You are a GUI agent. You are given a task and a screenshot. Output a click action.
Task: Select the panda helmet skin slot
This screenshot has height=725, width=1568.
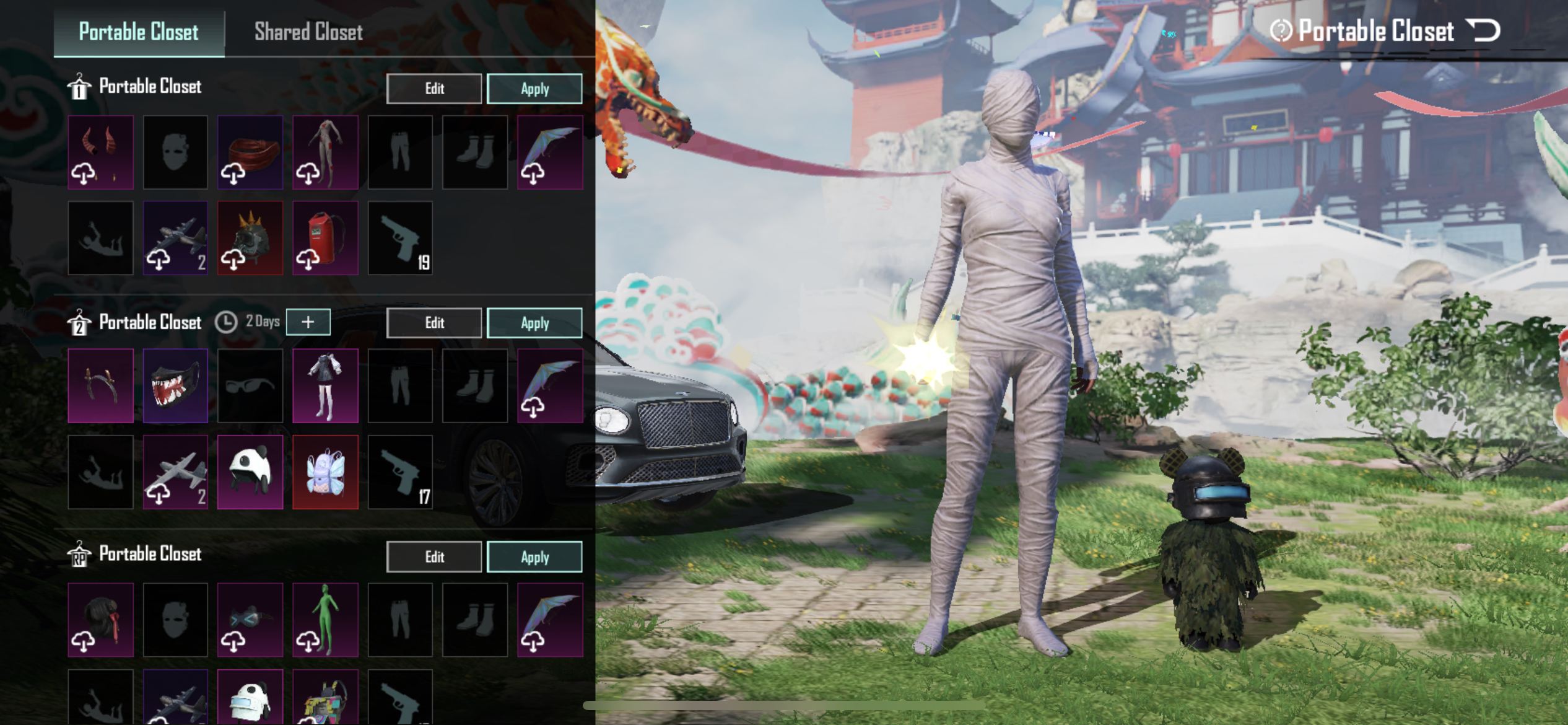[x=250, y=472]
